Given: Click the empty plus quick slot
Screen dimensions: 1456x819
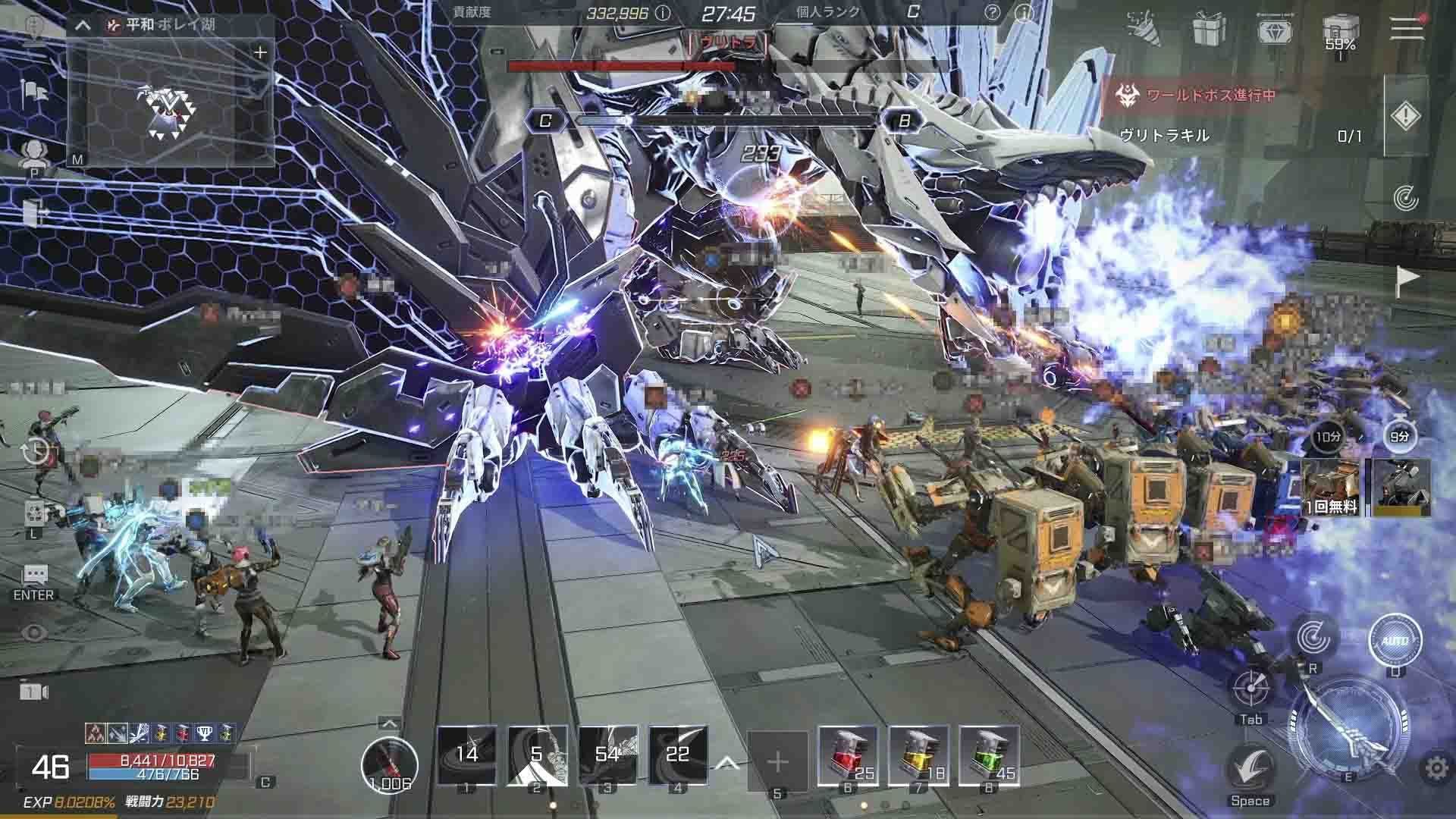Looking at the screenshot, I should [x=777, y=761].
